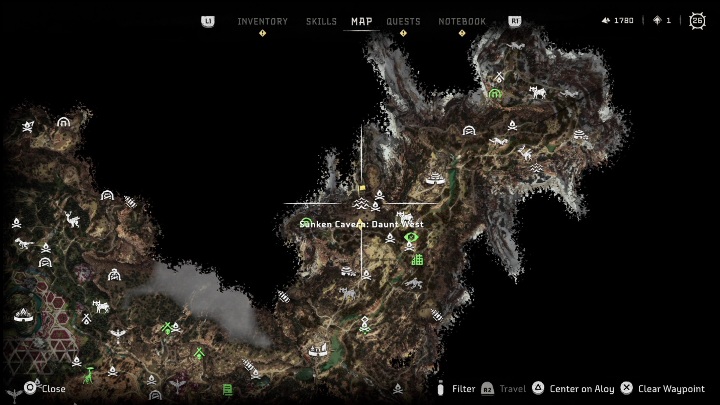Viewport: 720px width, 405px height.
Task: Open the Notebook tab
Action: tap(462, 21)
